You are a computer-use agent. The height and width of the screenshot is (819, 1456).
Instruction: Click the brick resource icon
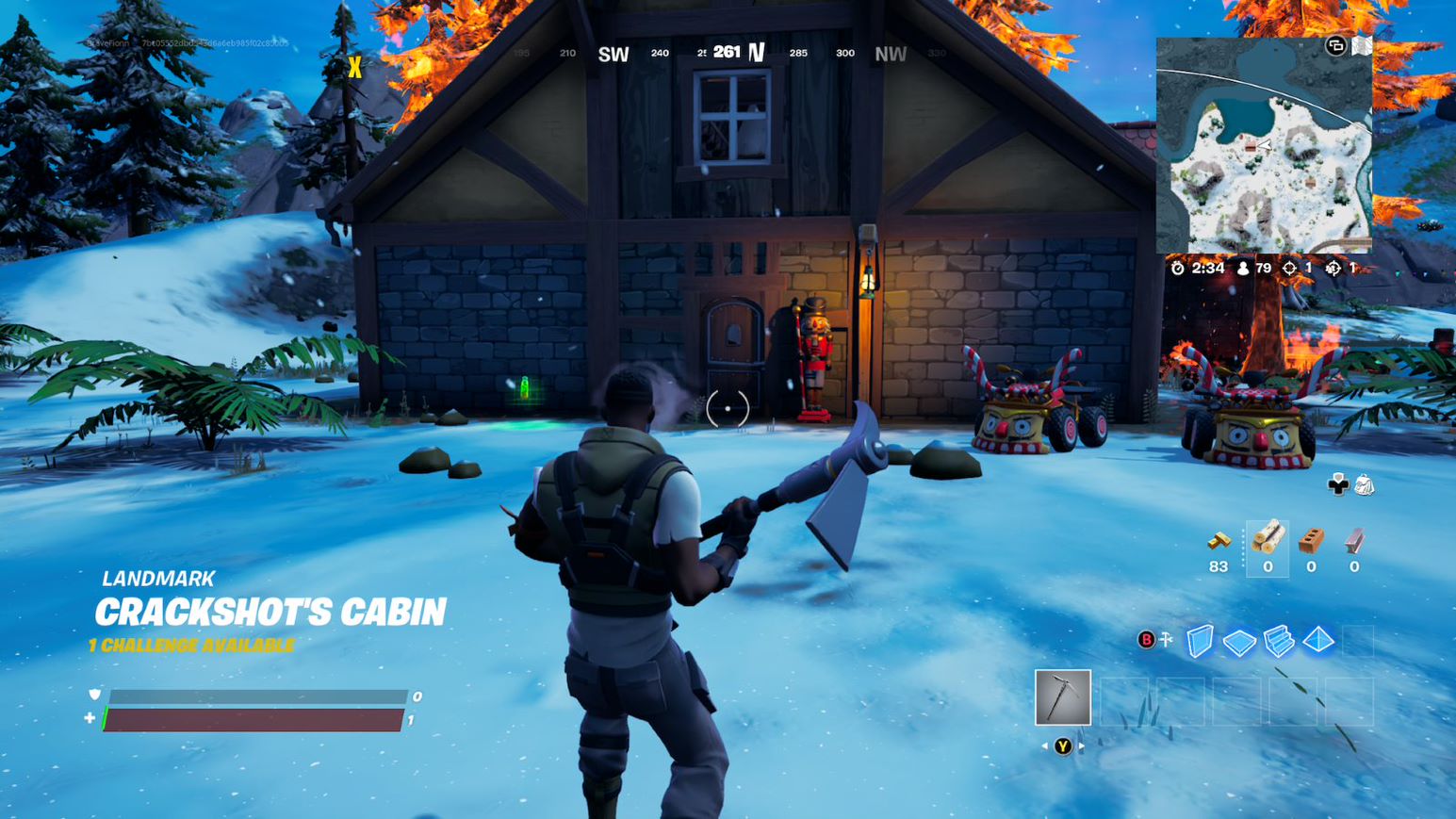click(1311, 542)
